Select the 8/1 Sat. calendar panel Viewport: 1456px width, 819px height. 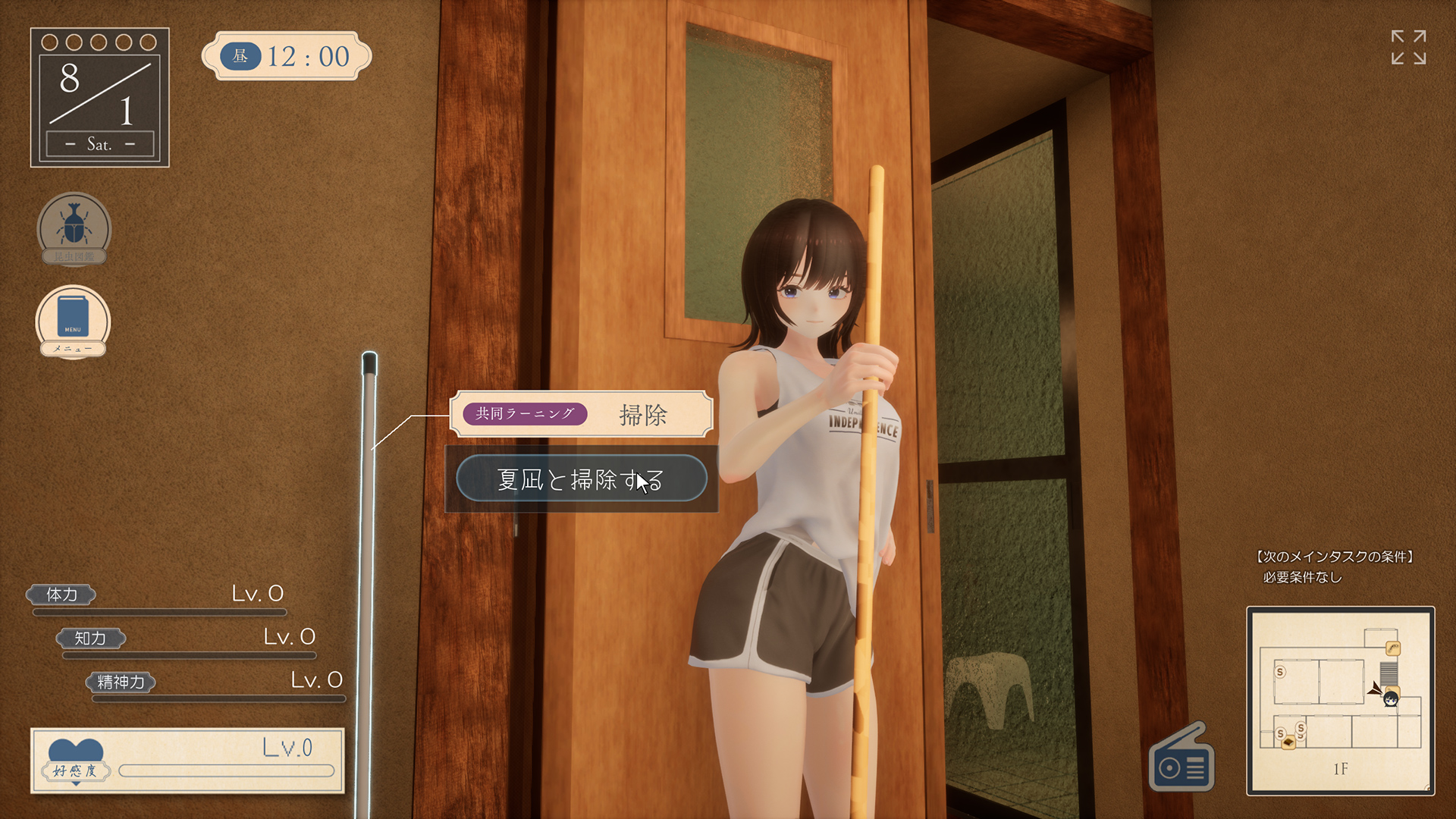(99, 97)
